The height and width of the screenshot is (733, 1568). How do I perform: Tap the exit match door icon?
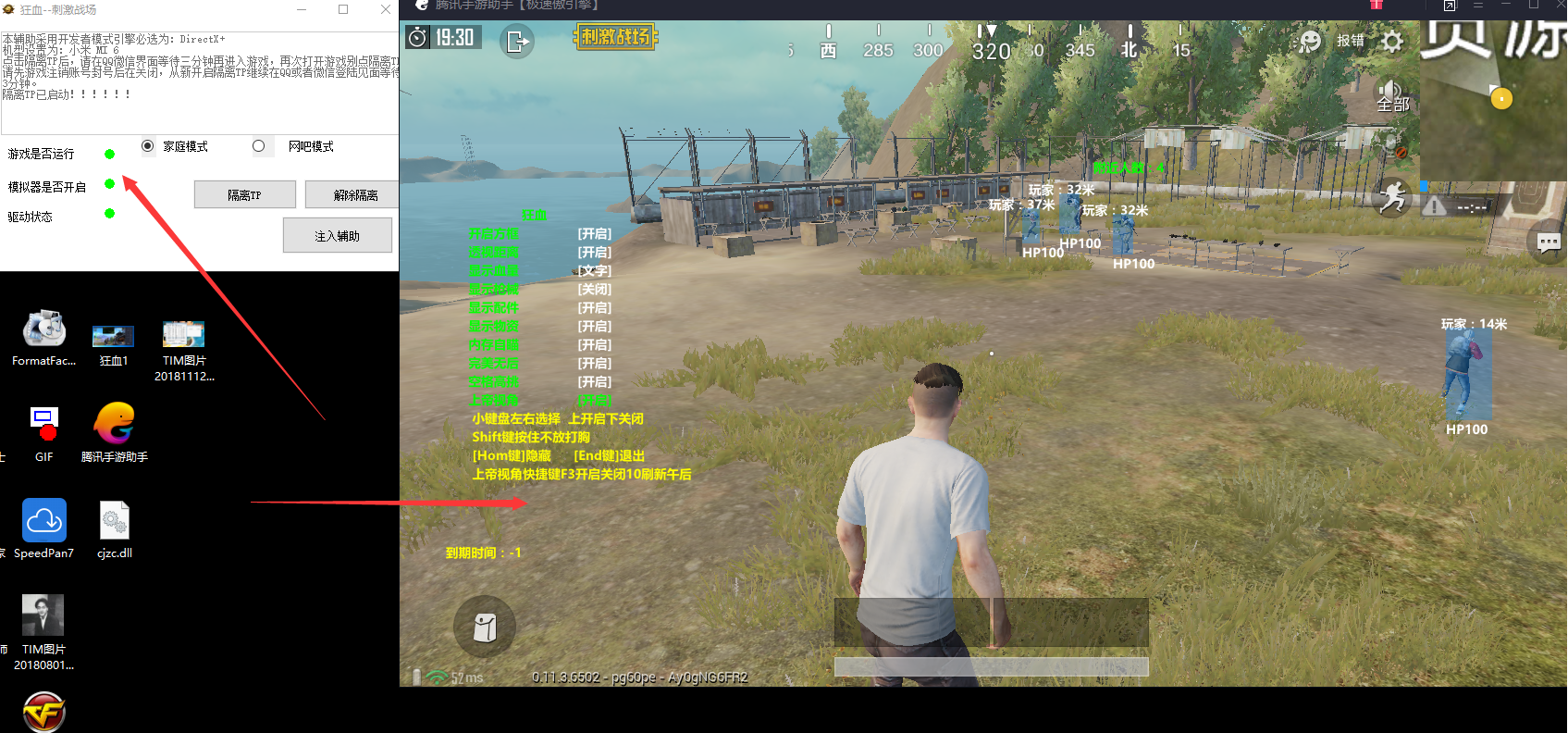tap(516, 41)
